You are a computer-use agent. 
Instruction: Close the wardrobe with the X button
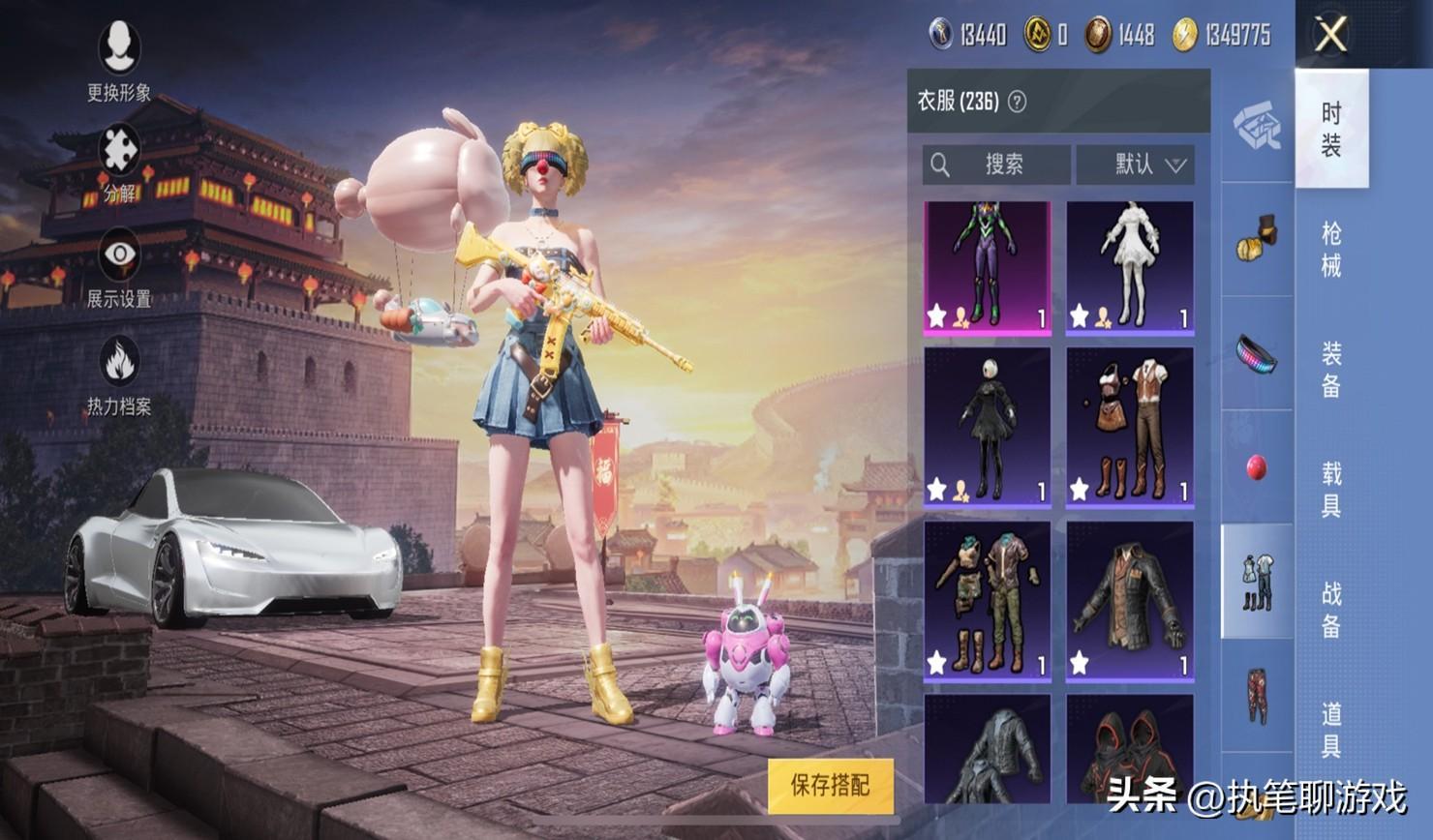click(1330, 36)
